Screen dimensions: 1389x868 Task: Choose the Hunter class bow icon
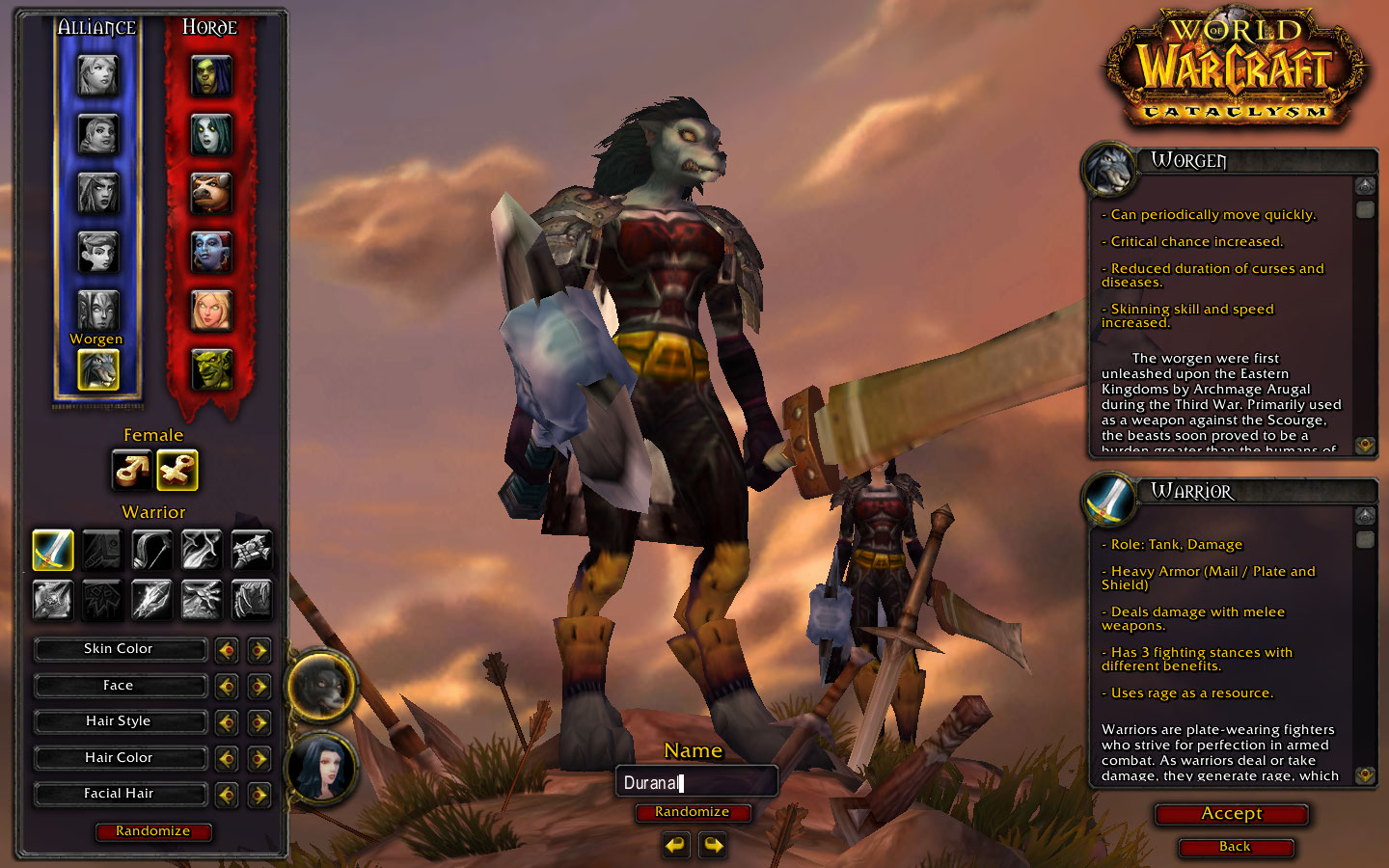(x=151, y=550)
